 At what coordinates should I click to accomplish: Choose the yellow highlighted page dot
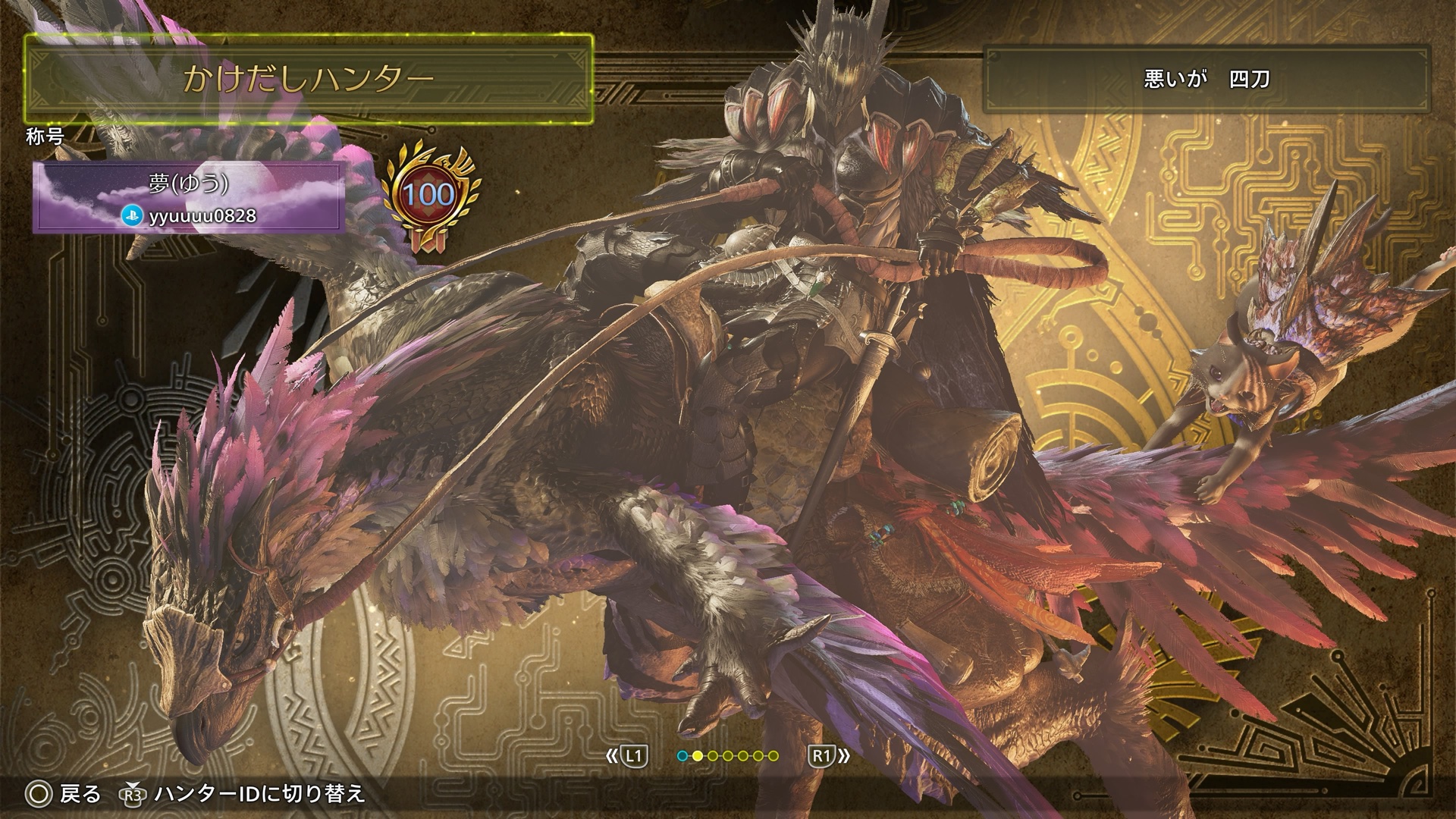point(697,756)
